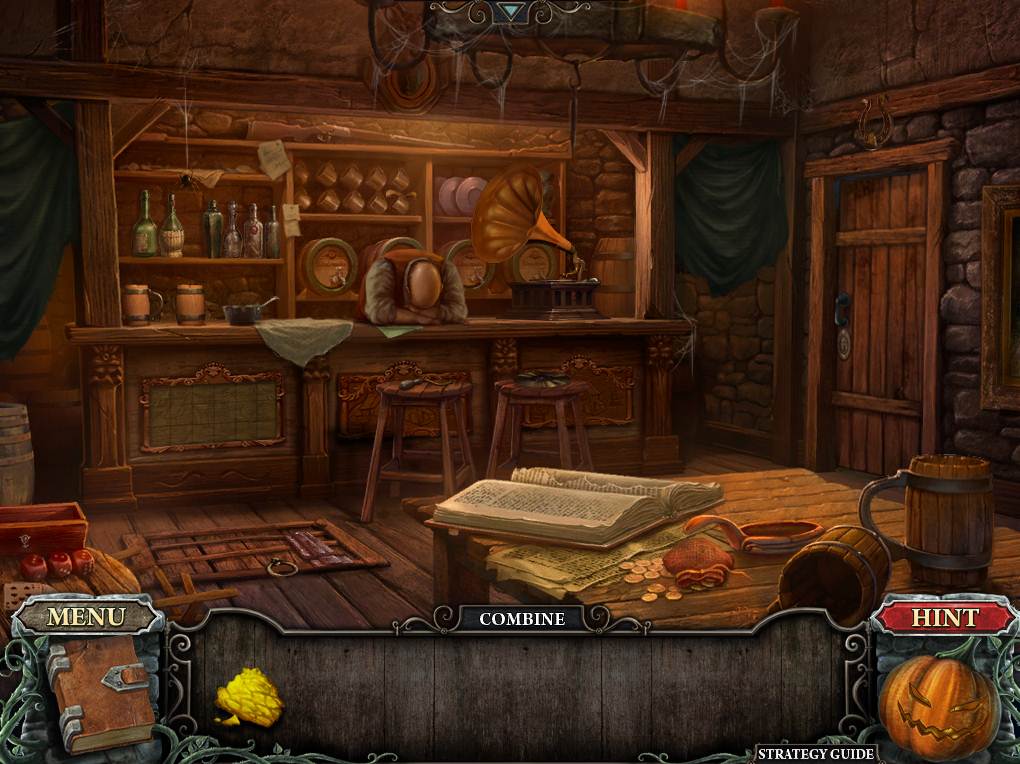
Task: Click the Combine label above inventory
Action: pos(521,619)
